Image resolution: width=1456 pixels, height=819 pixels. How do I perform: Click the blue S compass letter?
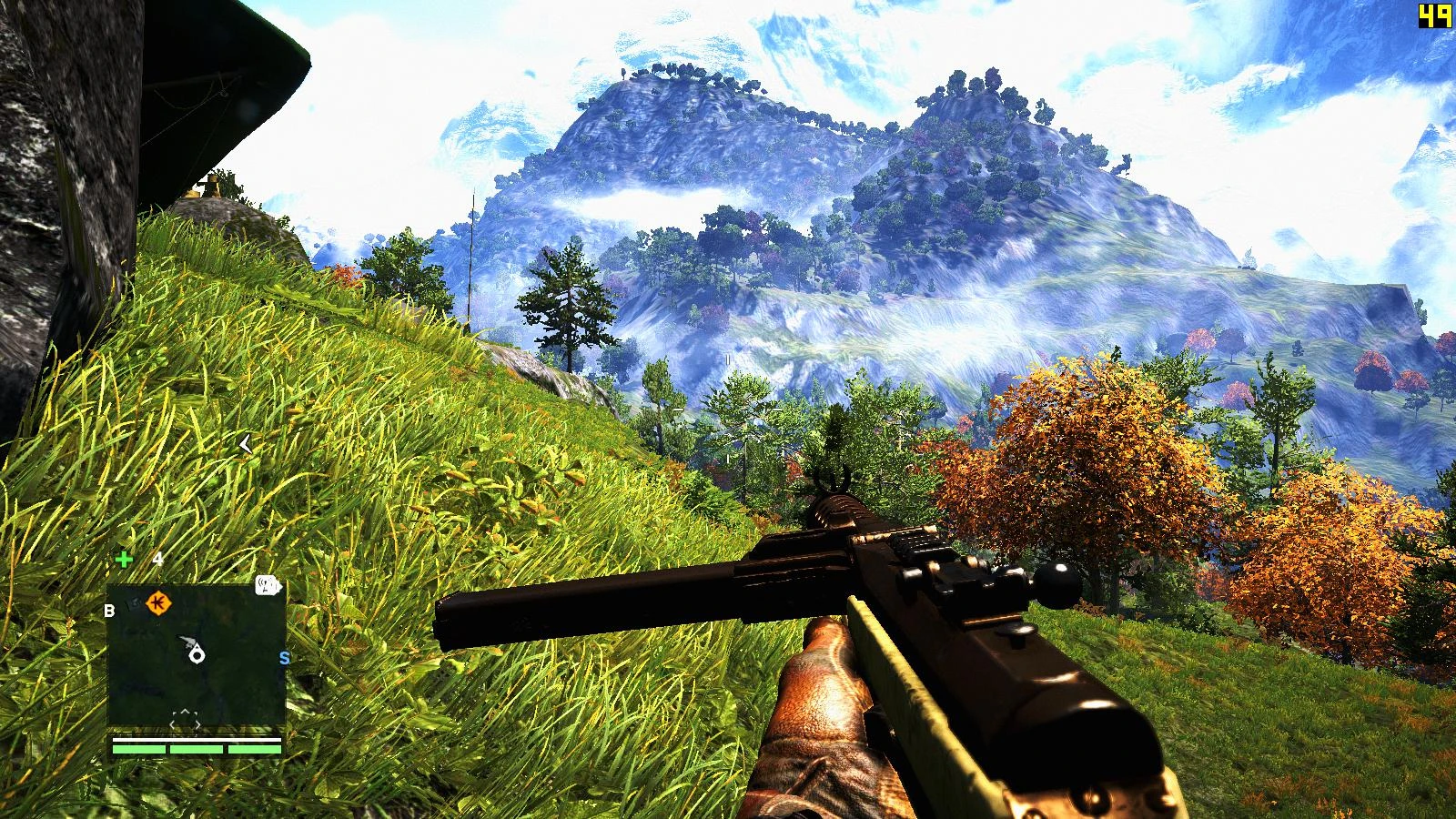click(x=283, y=656)
